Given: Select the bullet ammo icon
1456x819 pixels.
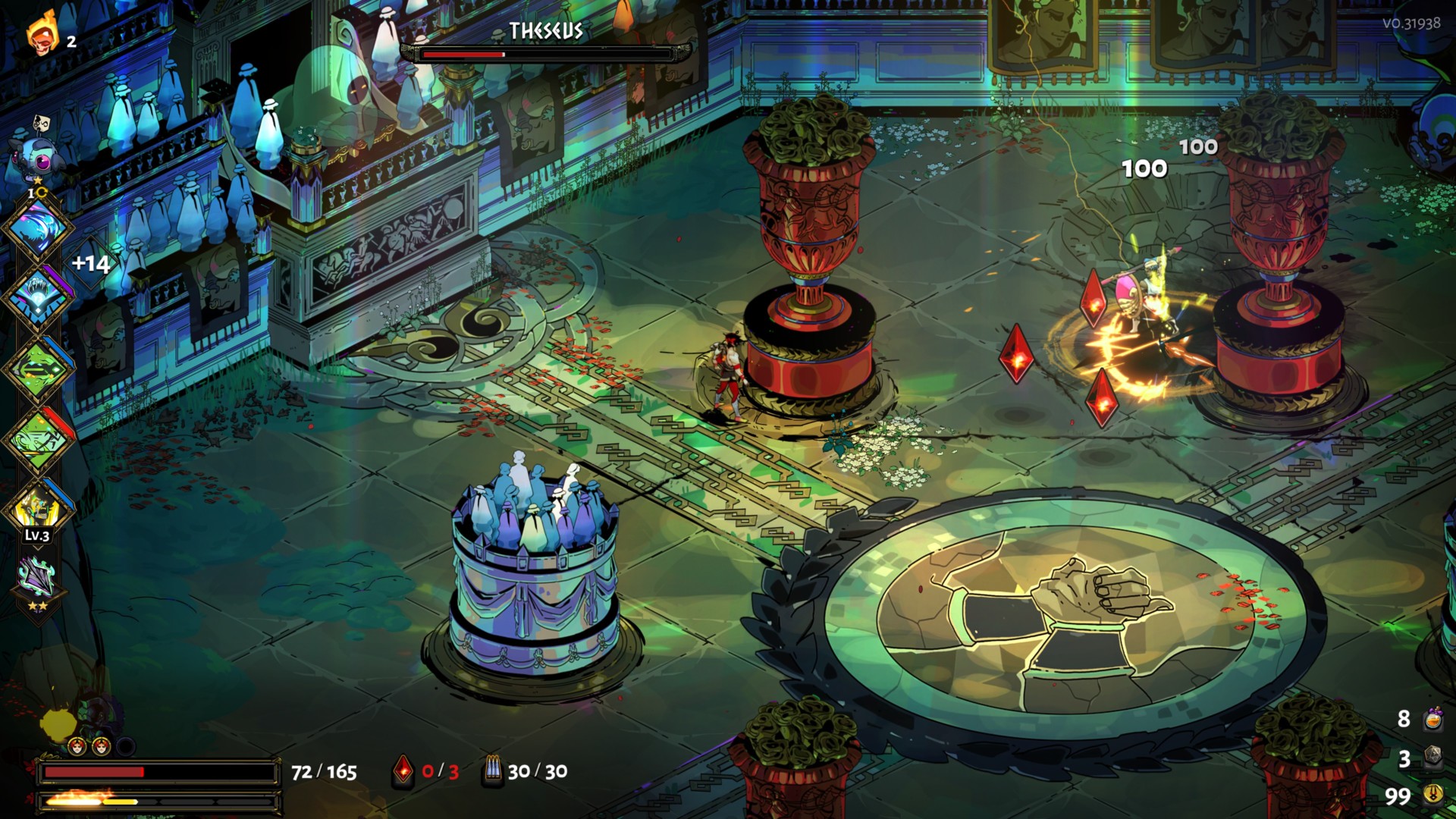Looking at the screenshot, I should tap(493, 770).
